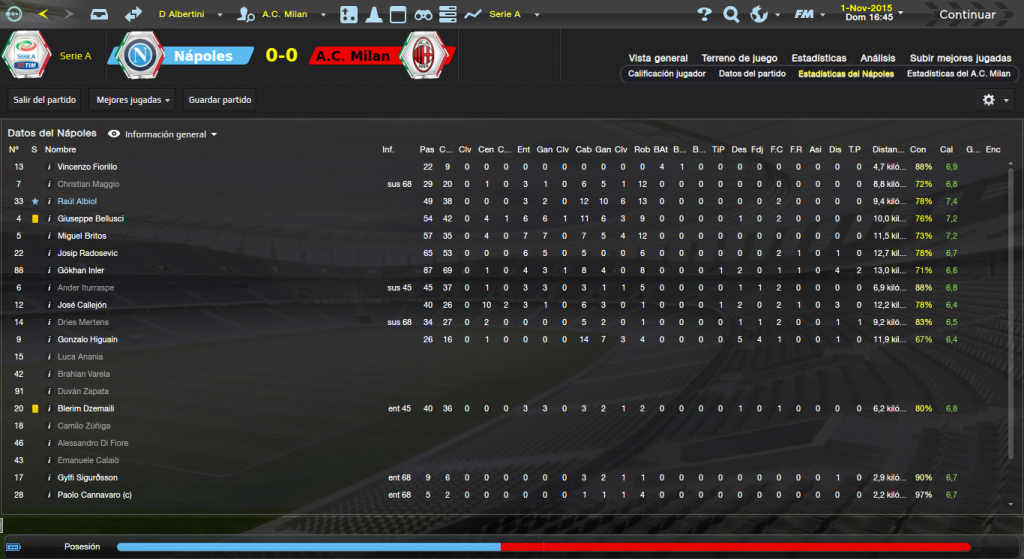
Task: Open the search magnifier icon
Action: click(731, 15)
